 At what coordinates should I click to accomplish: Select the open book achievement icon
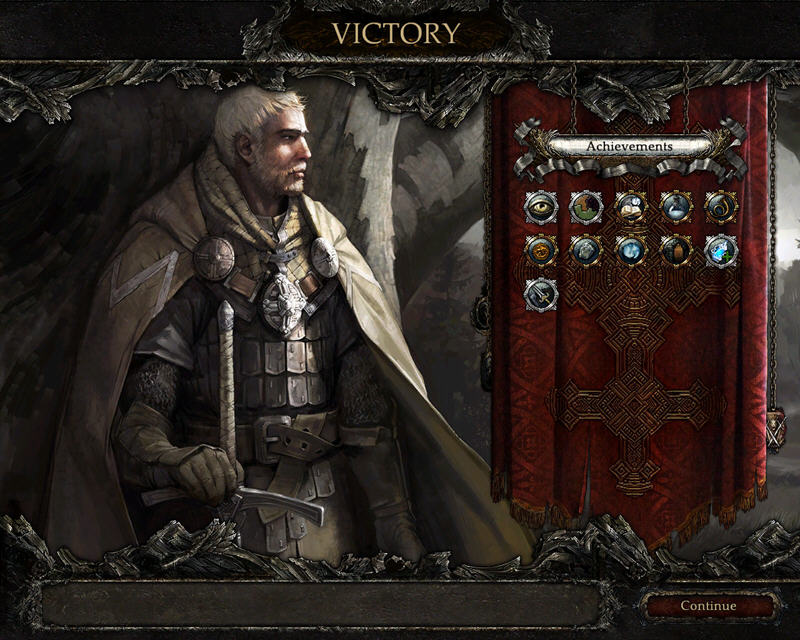coord(631,207)
